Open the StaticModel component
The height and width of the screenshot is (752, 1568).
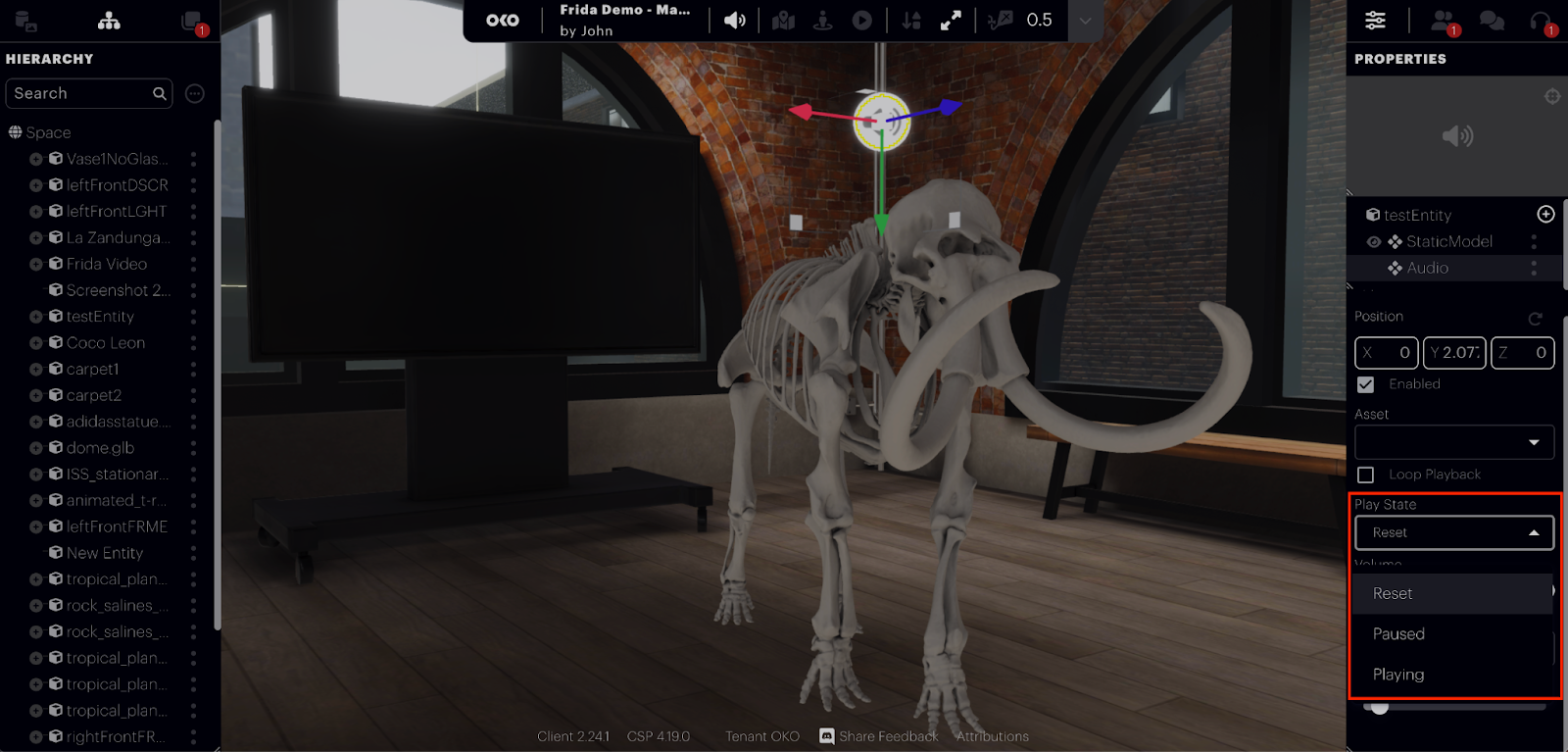(x=1448, y=241)
